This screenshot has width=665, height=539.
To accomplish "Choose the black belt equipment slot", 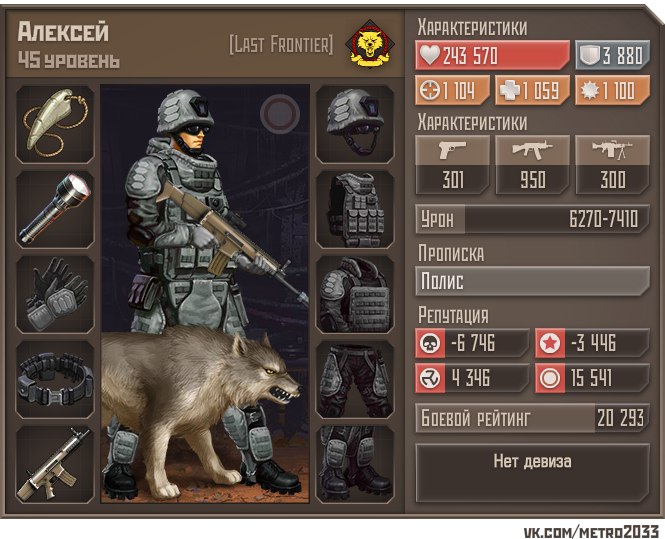I will pyautogui.click(x=55, y=379).
